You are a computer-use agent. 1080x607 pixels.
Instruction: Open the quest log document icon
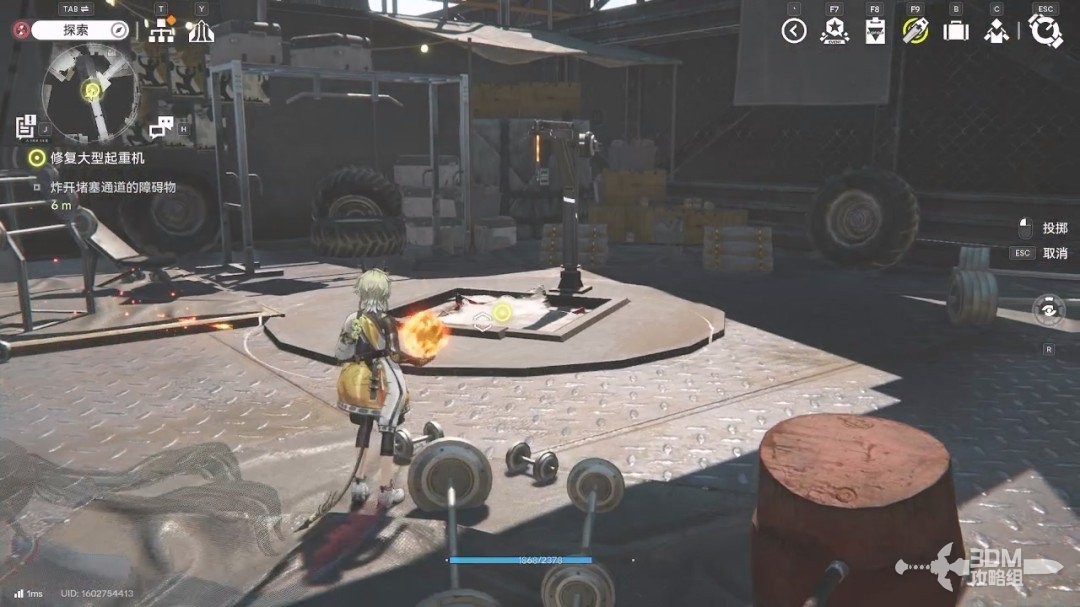click(26, 126)
